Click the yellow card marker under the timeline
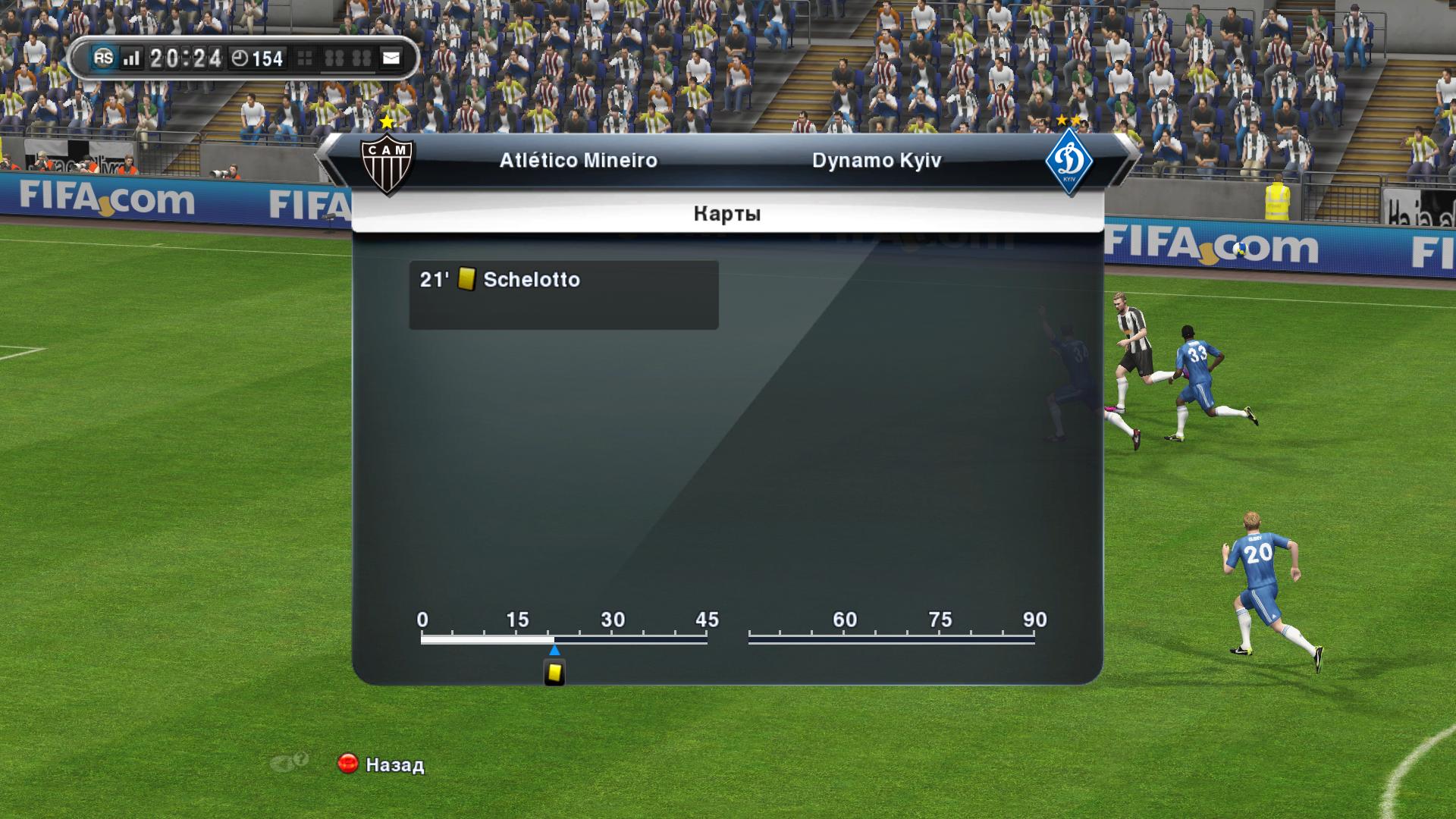 pos(554,673)
